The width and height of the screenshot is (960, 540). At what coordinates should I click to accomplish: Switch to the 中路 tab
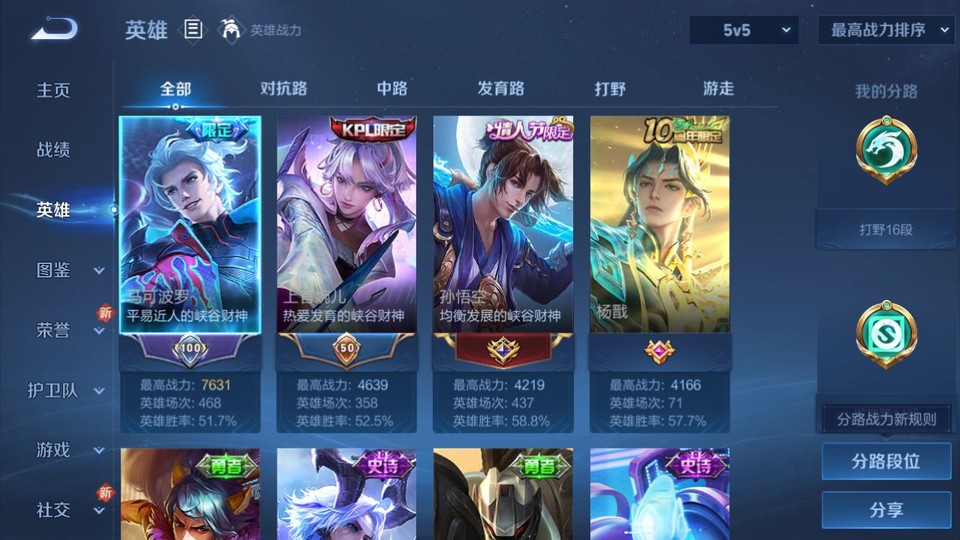click(x=392, y=89)
